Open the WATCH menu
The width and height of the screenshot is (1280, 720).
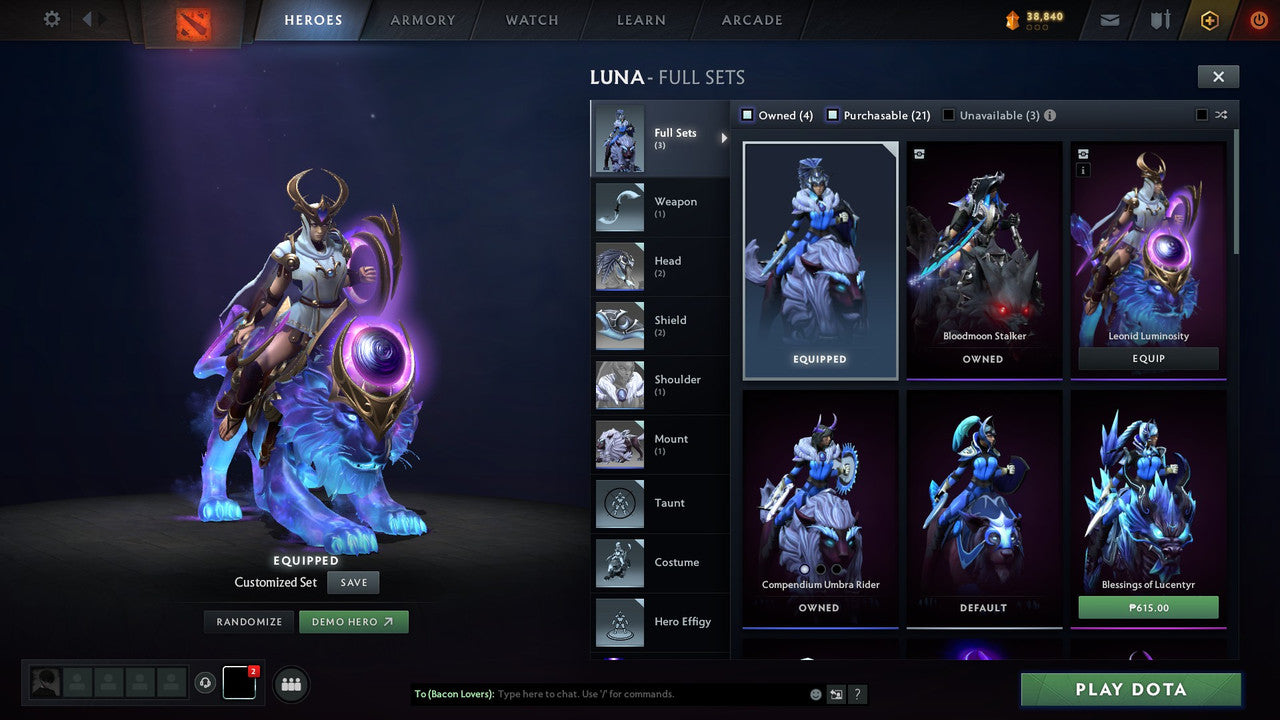coord(531,20)
